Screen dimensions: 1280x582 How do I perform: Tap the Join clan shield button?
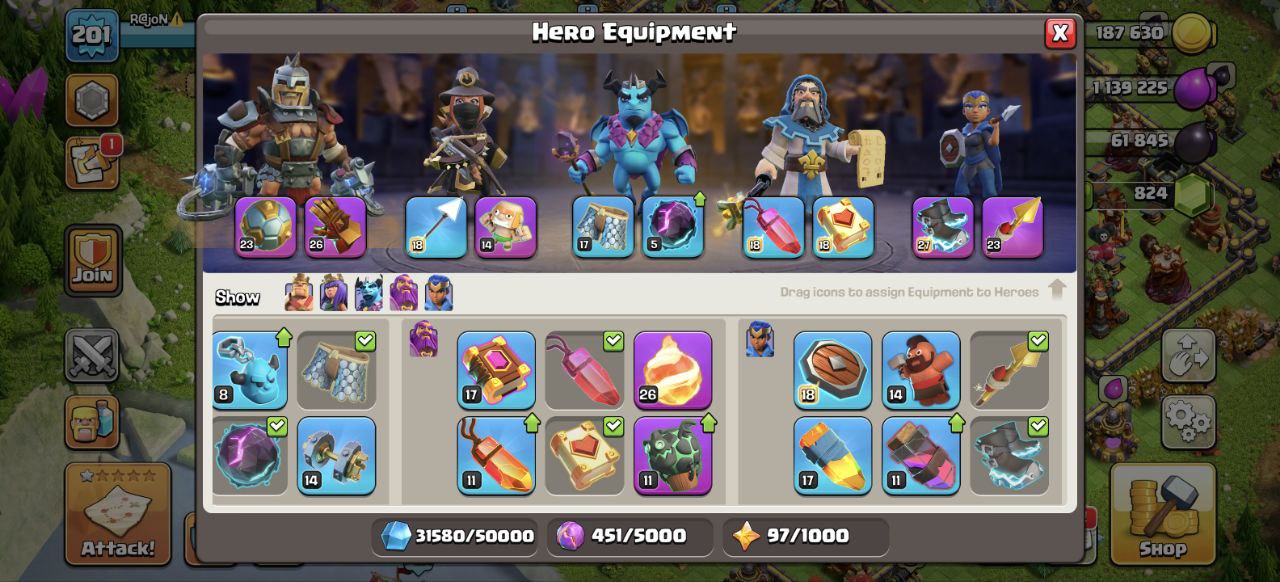(93, 260)
